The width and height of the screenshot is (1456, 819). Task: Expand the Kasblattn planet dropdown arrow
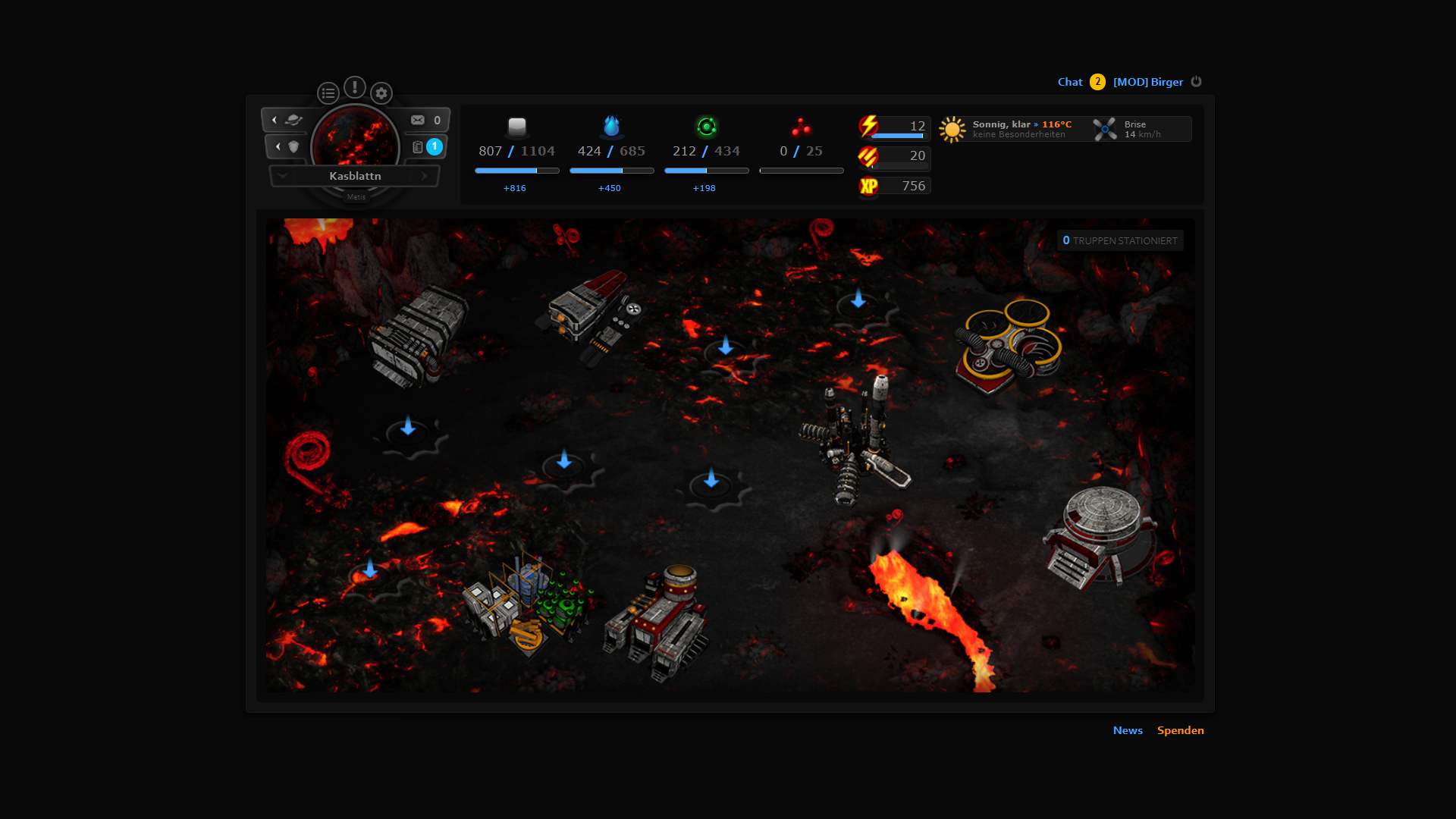tap(283, 176)
